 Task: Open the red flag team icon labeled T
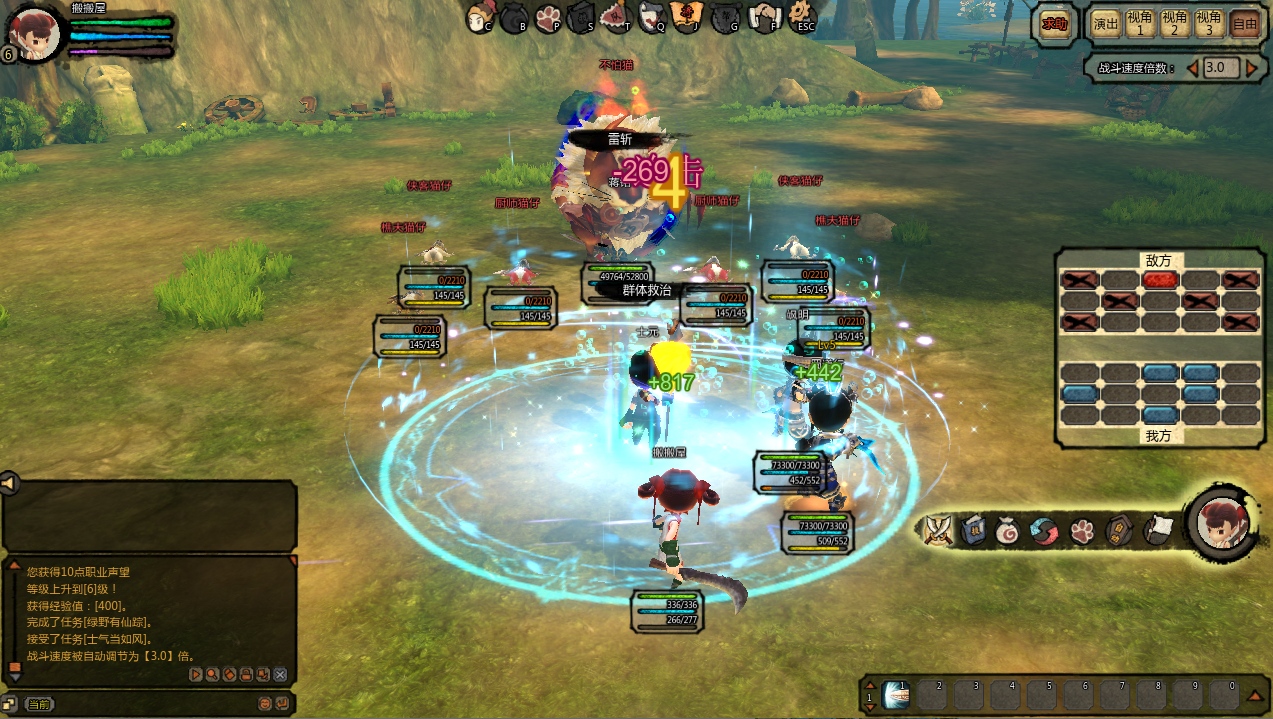click(616, 16)
